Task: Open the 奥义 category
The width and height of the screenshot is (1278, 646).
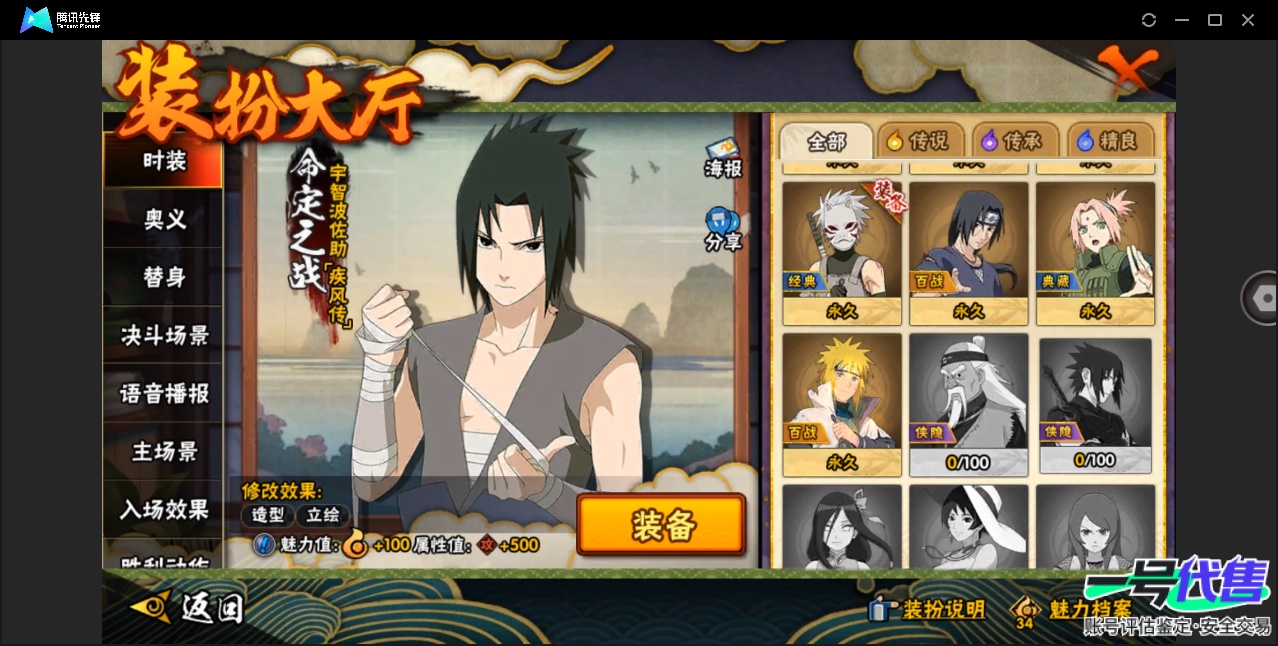Action: [x=164, y=219]
